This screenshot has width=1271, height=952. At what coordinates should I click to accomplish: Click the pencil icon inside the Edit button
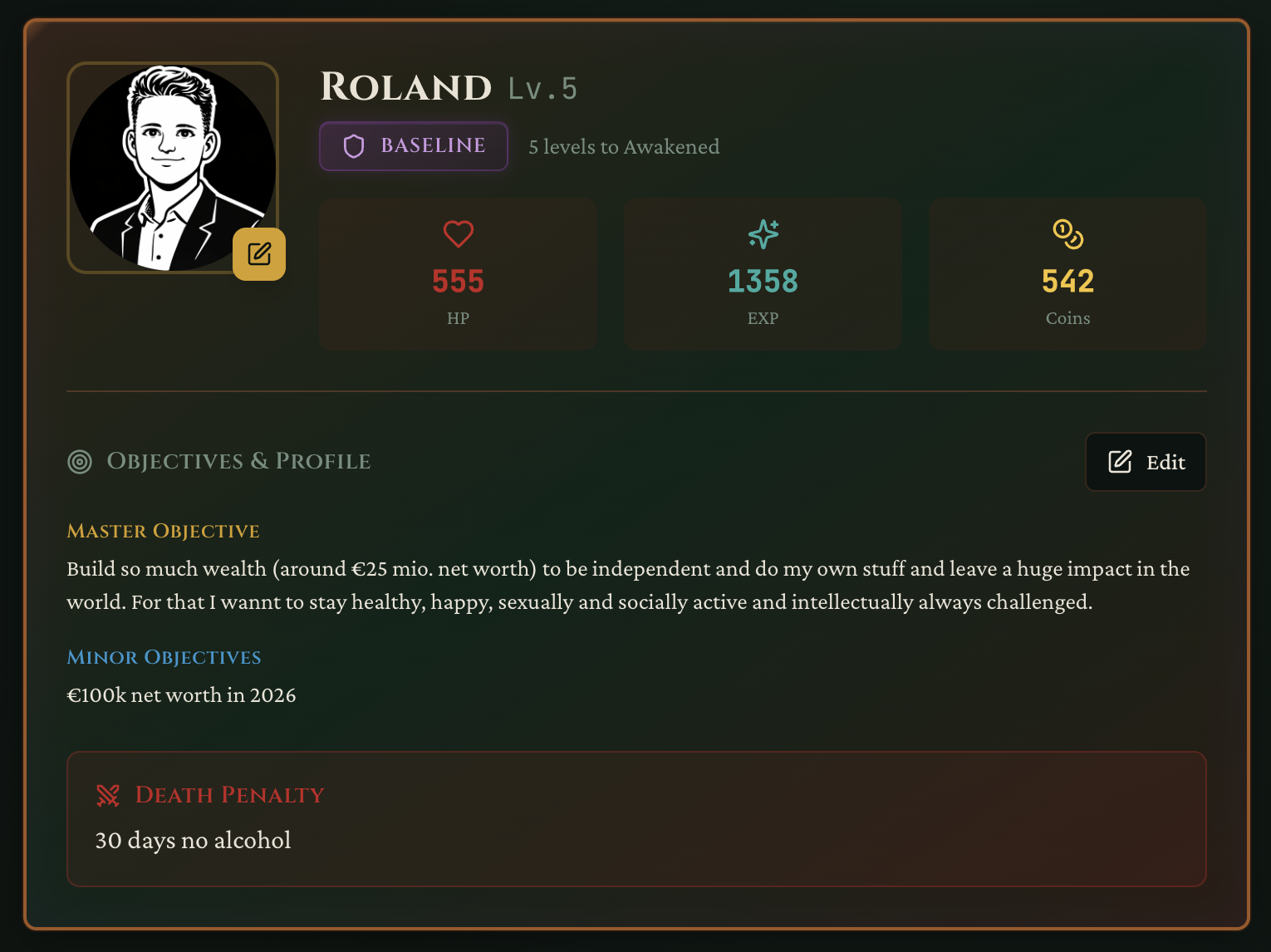coord(1120,462)
